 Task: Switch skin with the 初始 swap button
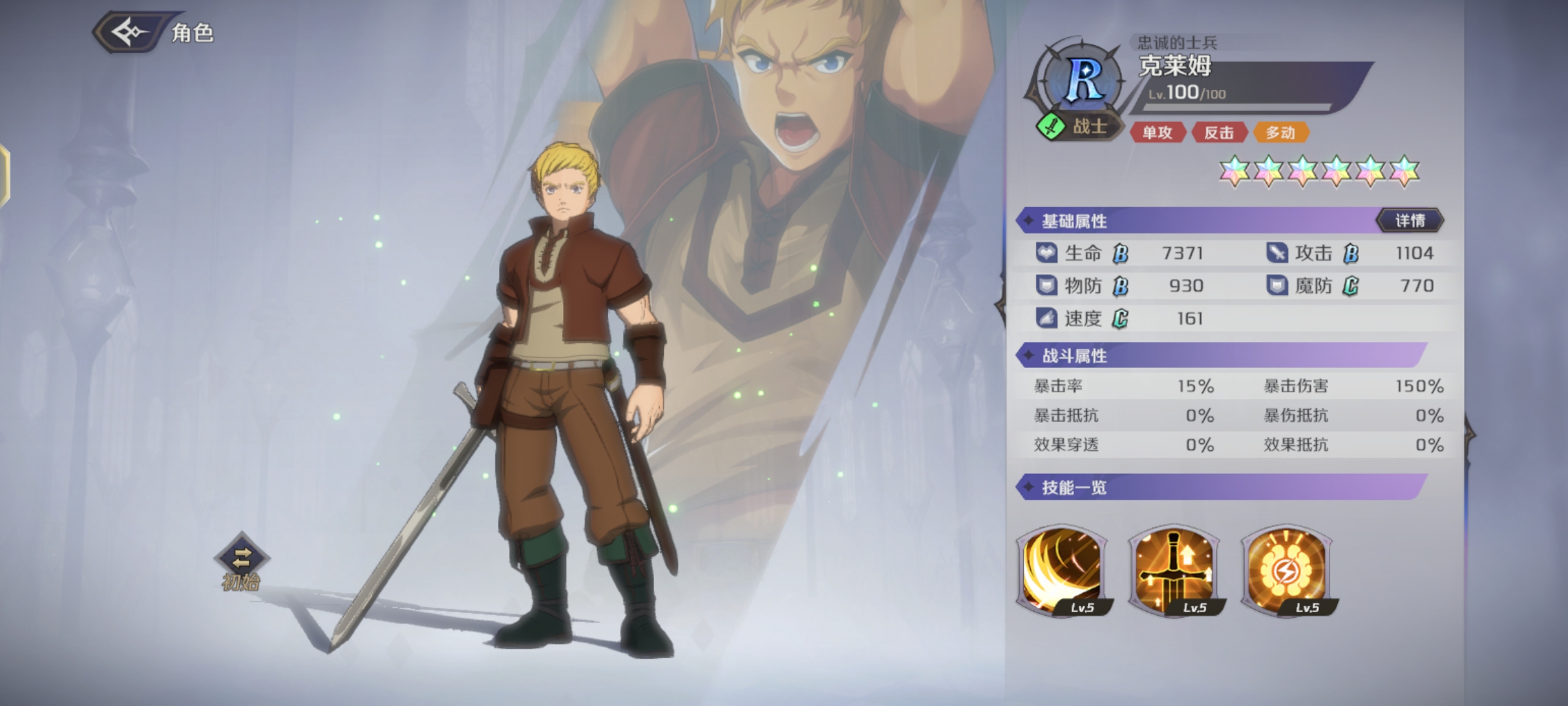[241, 558]
